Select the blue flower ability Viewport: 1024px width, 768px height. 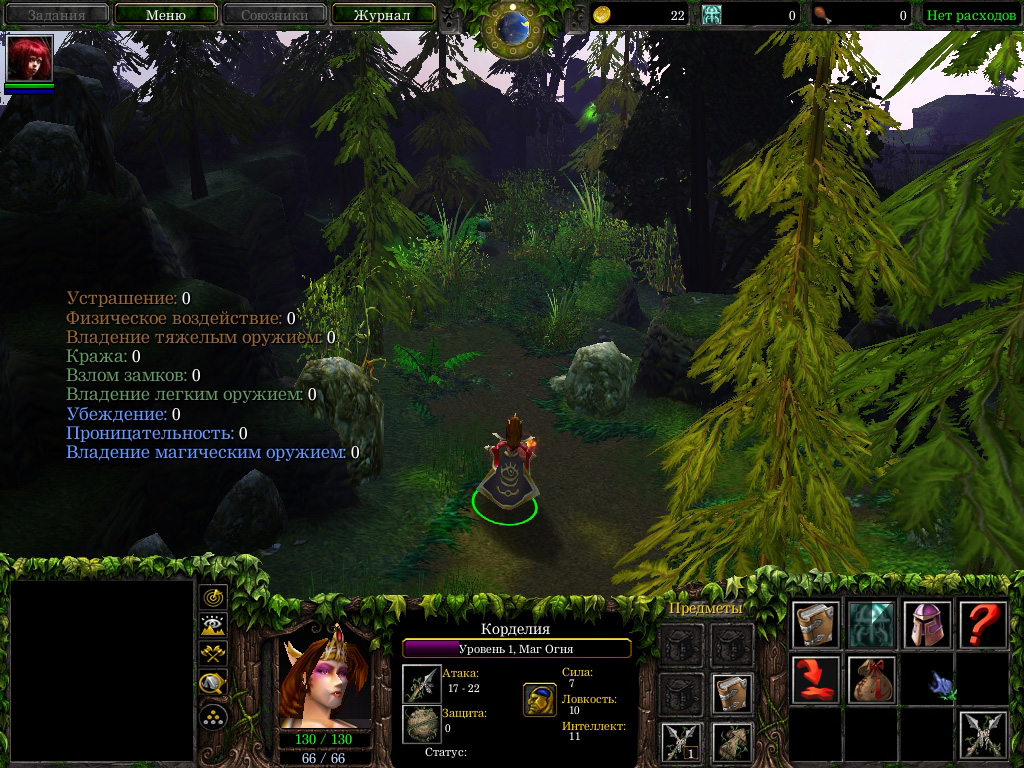pyautogui.click(x=940, y=683)
